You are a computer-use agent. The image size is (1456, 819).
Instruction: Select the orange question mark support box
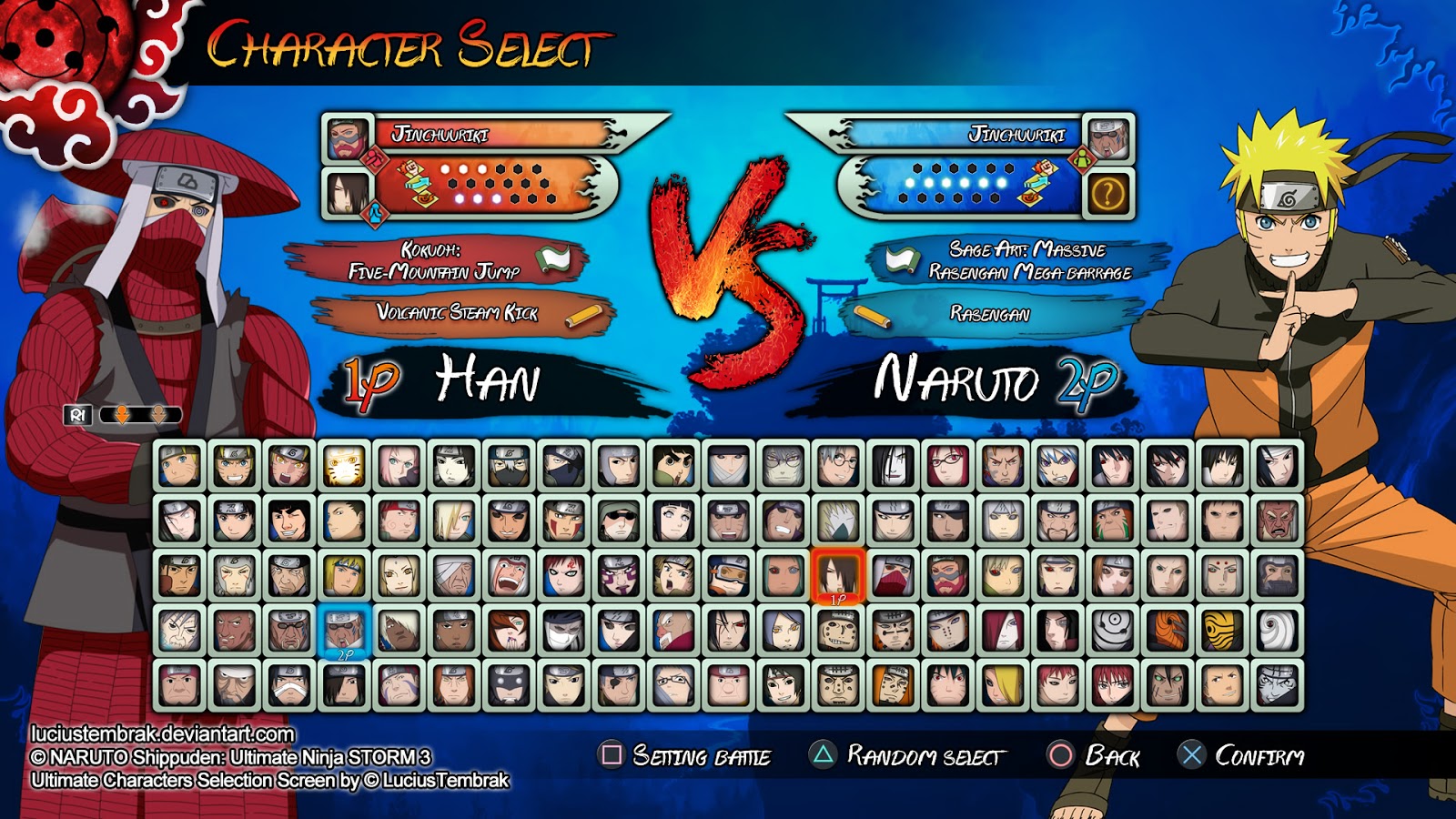[x=1108, y=191]
